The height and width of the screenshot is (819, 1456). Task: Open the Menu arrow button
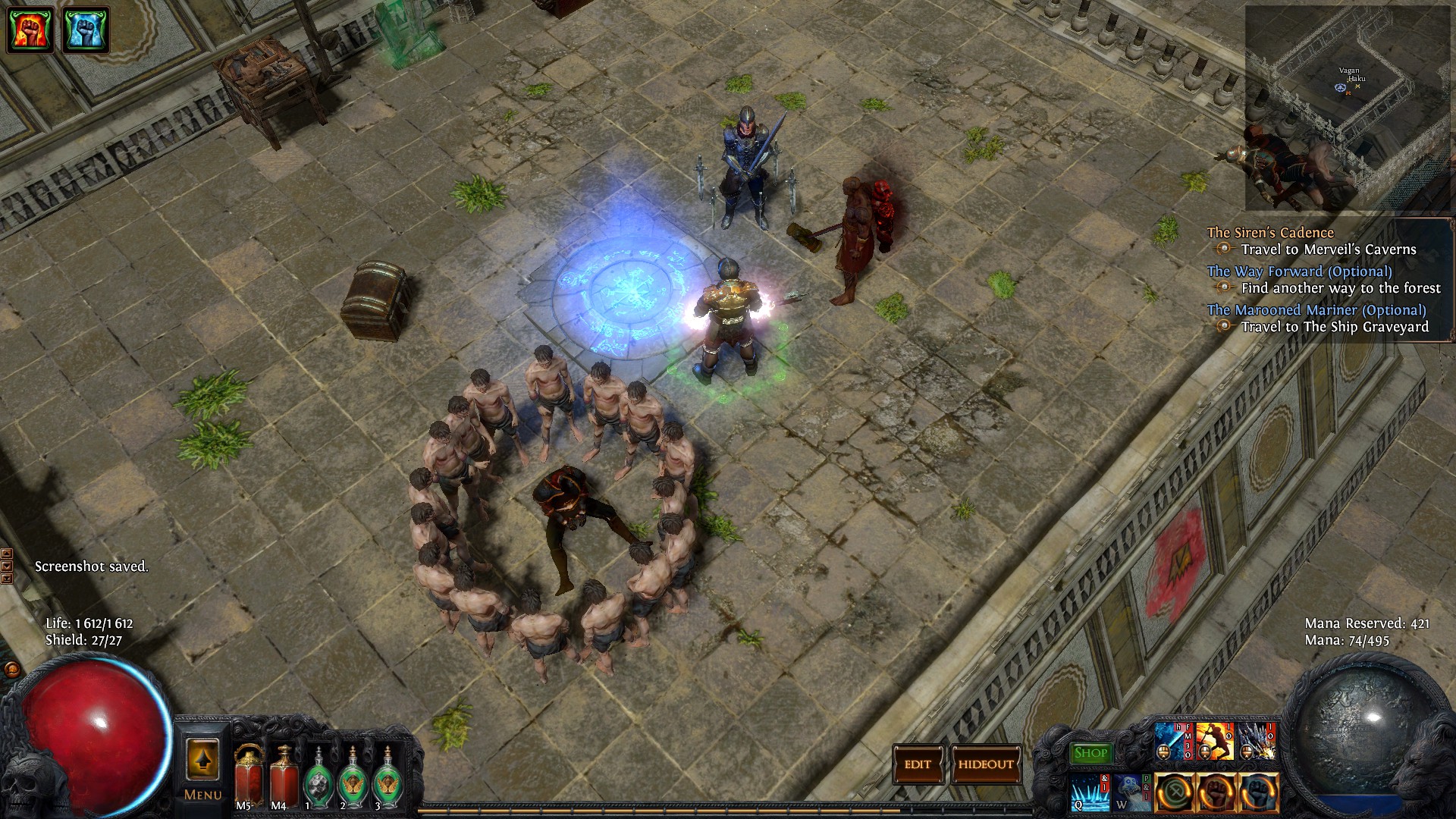(202, 762)
